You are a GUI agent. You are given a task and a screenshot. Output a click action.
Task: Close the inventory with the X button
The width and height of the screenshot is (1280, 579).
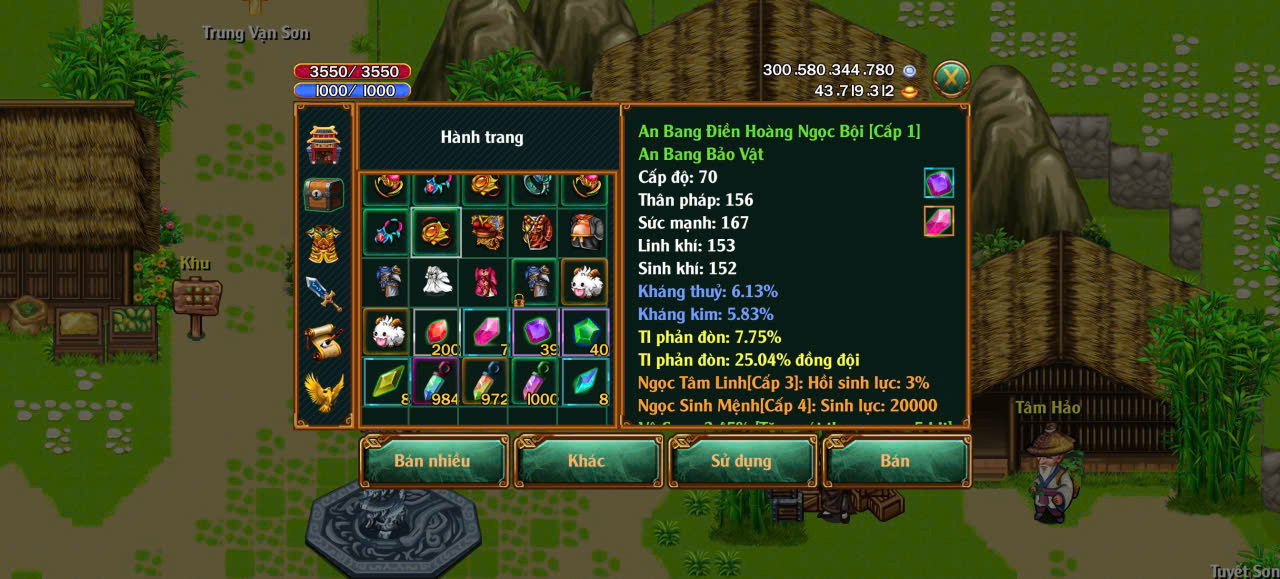(951, 78)
